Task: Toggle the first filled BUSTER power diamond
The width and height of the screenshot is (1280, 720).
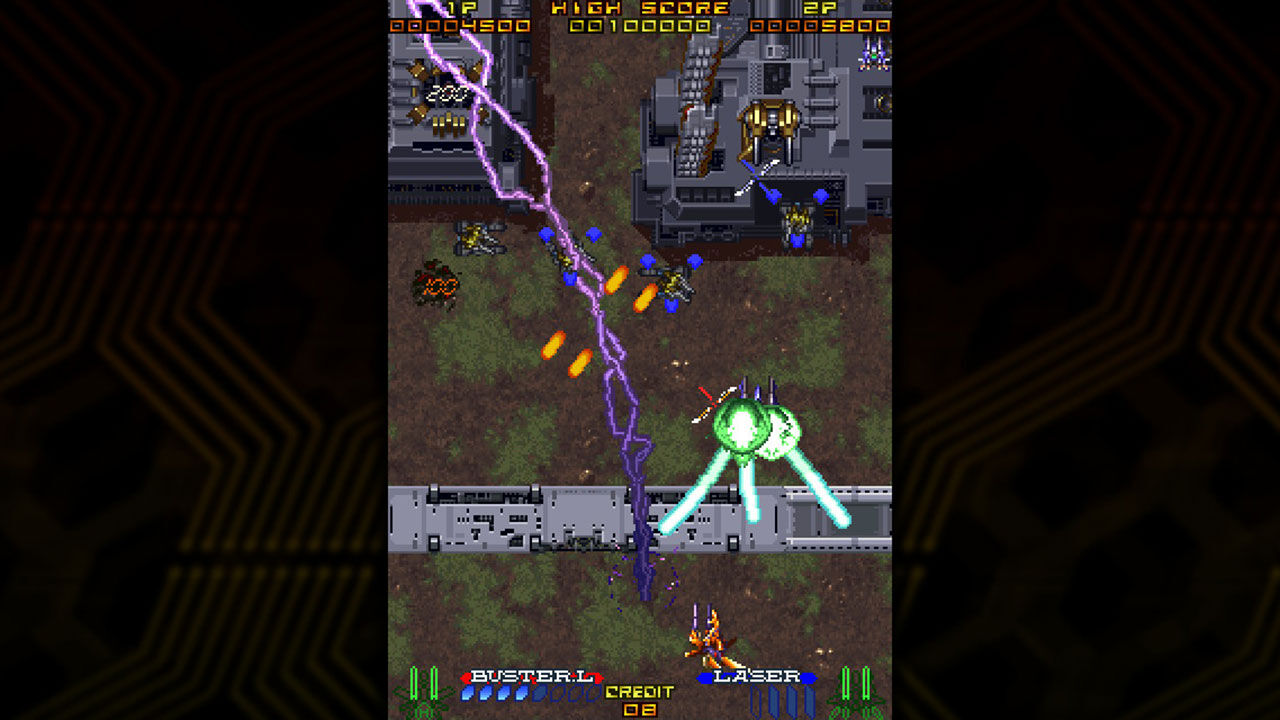Action: (468, 694)
